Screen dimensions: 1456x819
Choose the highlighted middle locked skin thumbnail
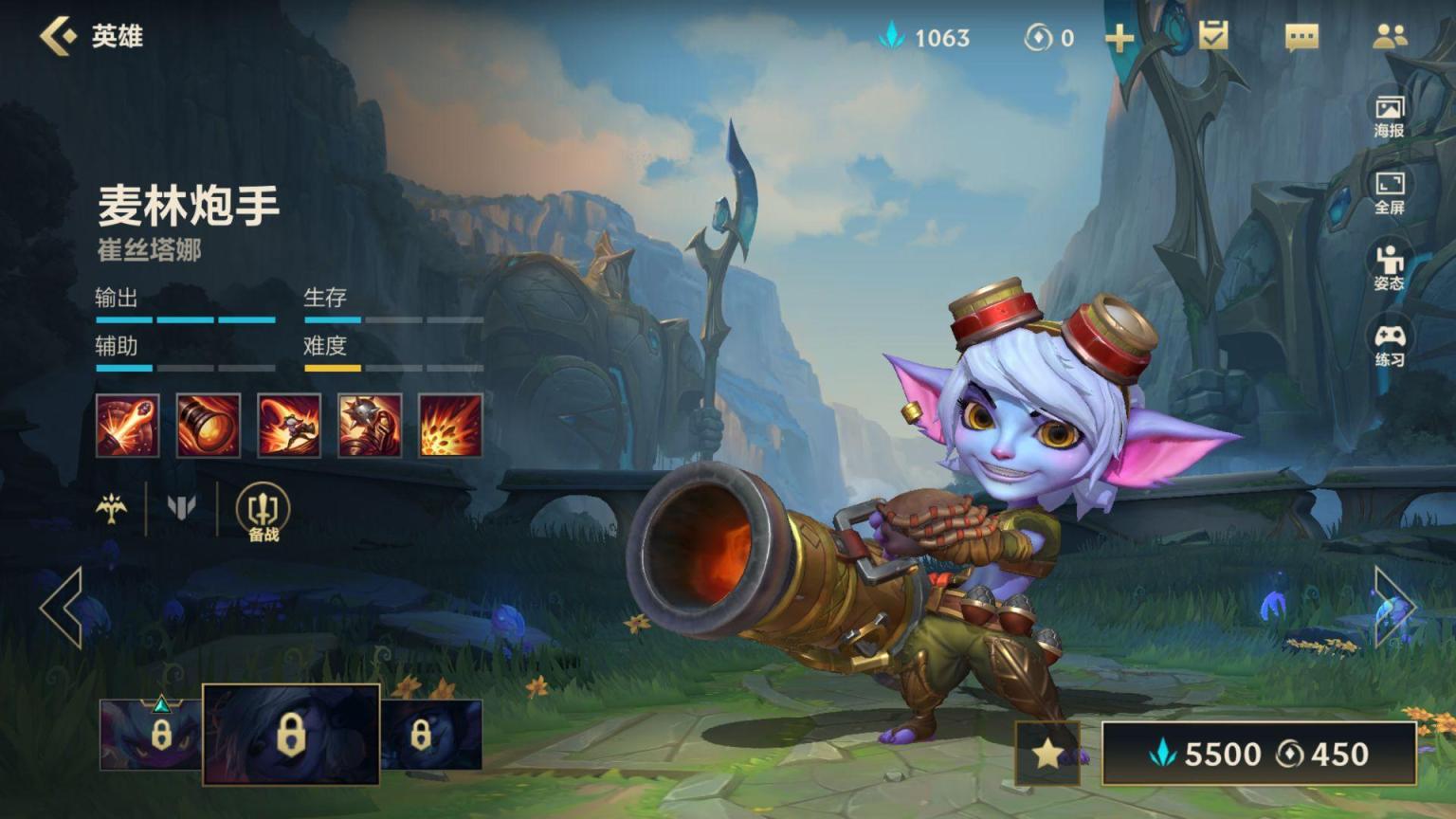point(291,735)
